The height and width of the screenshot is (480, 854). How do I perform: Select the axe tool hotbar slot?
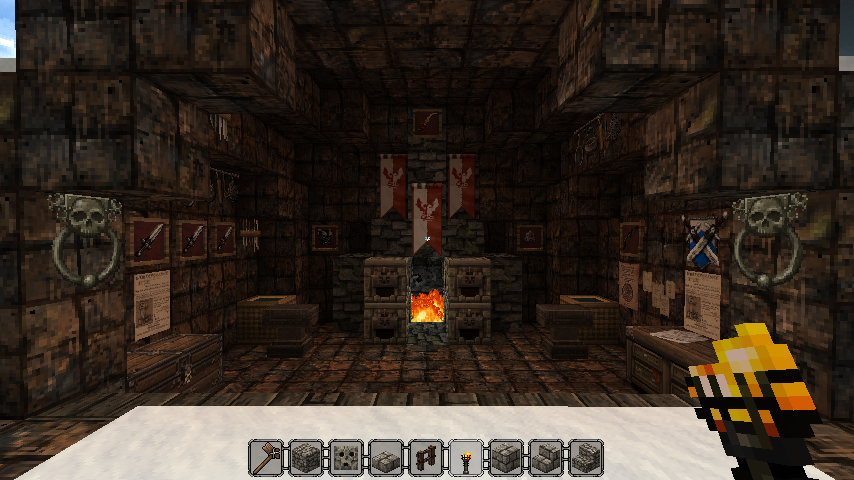tap(266, 457)
